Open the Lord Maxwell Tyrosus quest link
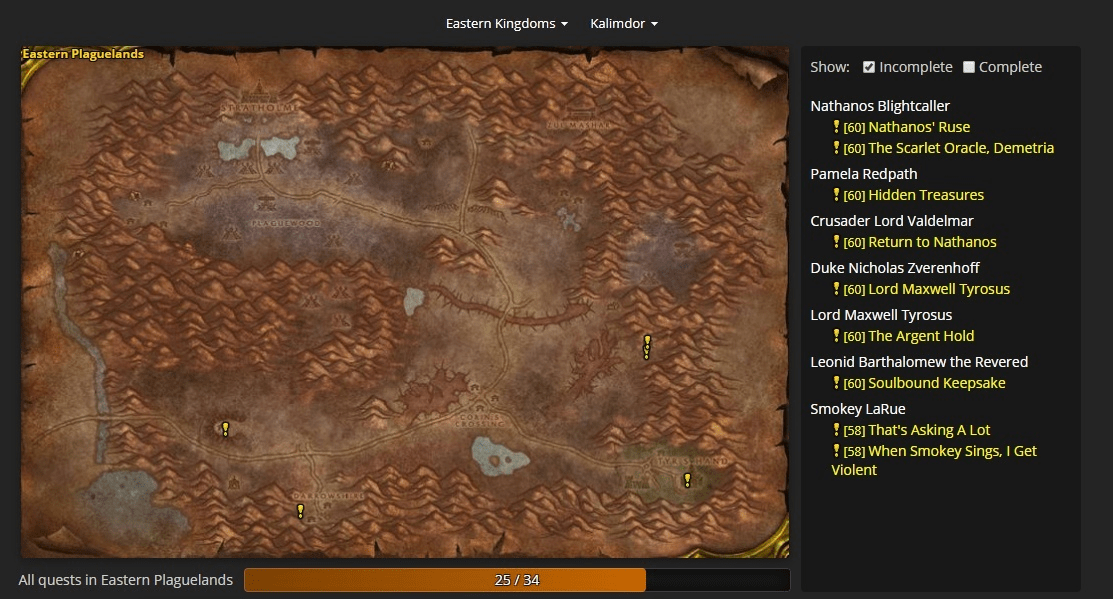This screenshot has height=599, width=1113. pyautogui.click(x=938, y=289)
